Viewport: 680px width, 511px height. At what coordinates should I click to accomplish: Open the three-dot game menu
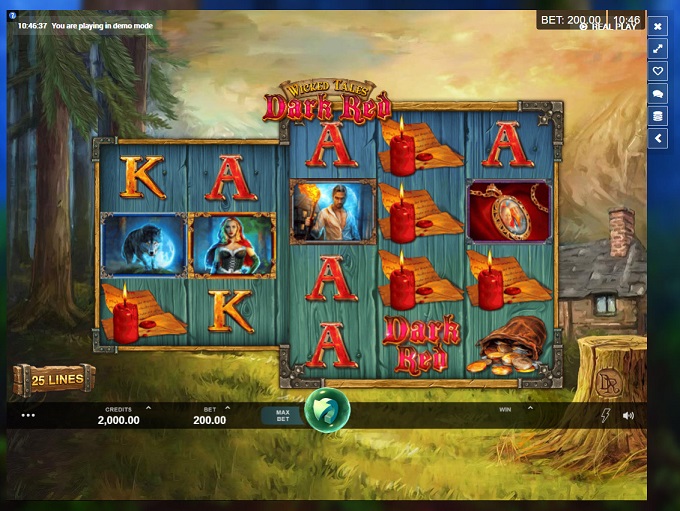tap(28, 415)
